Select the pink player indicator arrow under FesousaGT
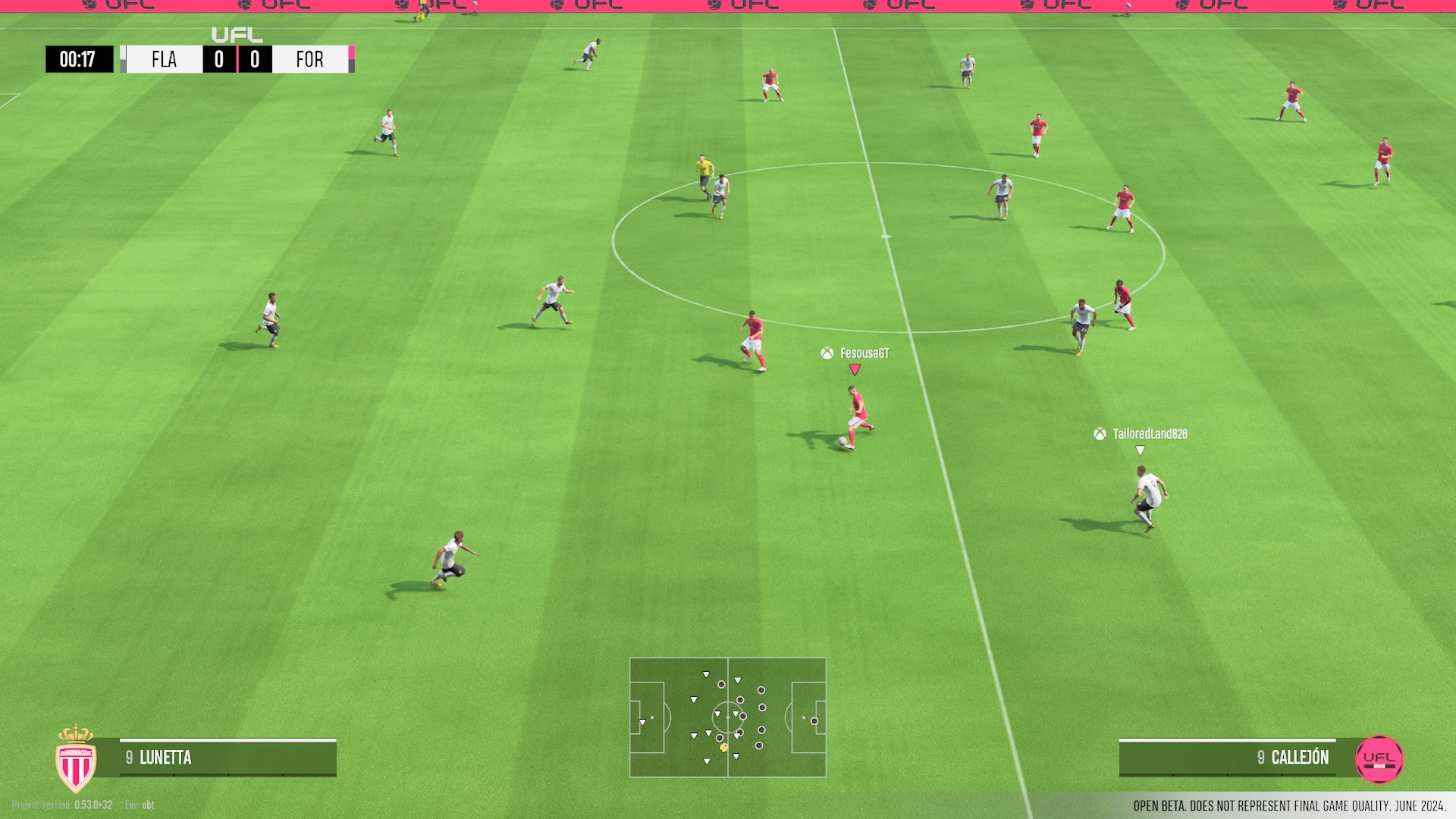 point(855,370)
